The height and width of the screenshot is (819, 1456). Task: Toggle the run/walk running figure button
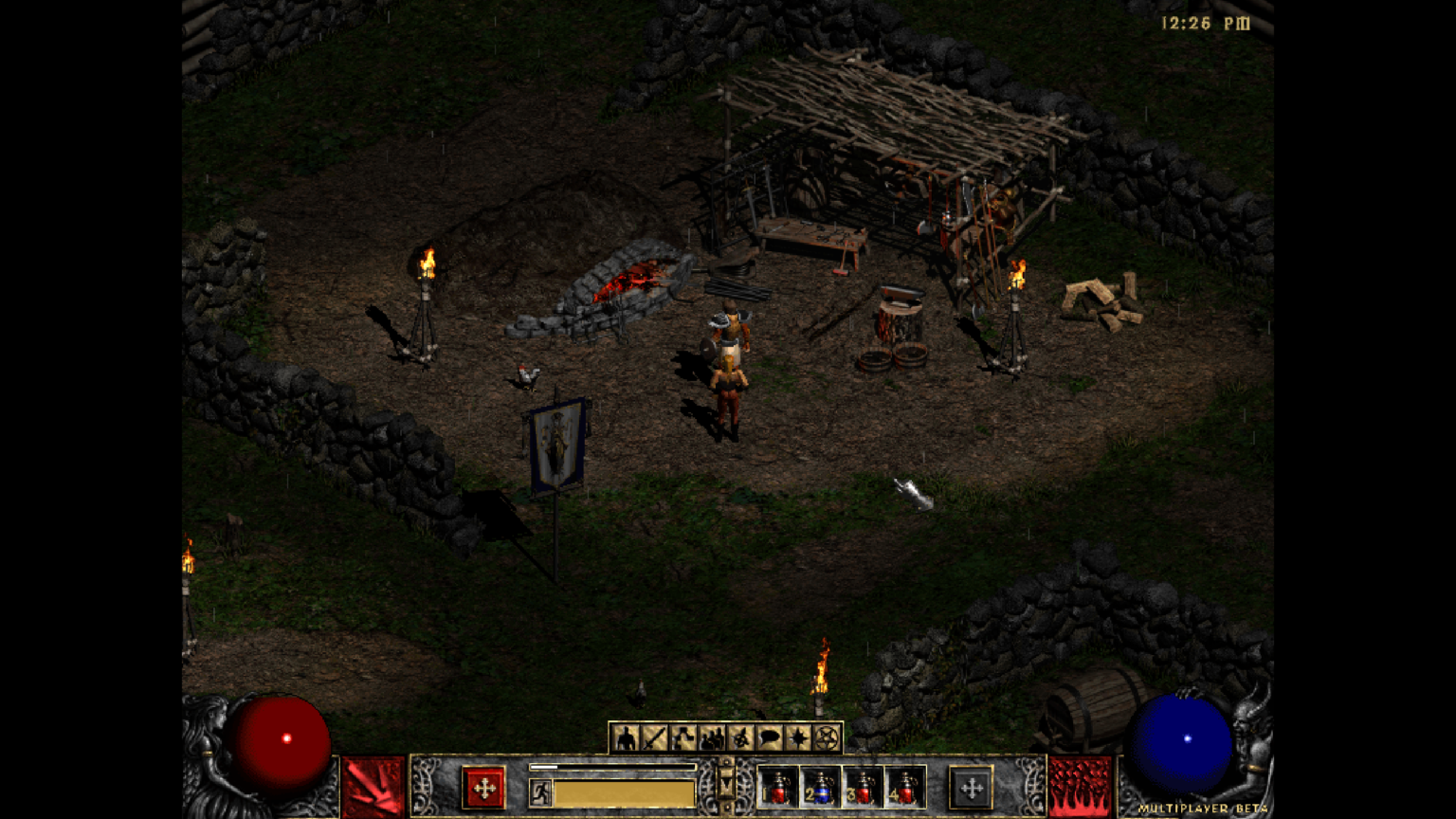pyautogui.click(x=540, y=792)
